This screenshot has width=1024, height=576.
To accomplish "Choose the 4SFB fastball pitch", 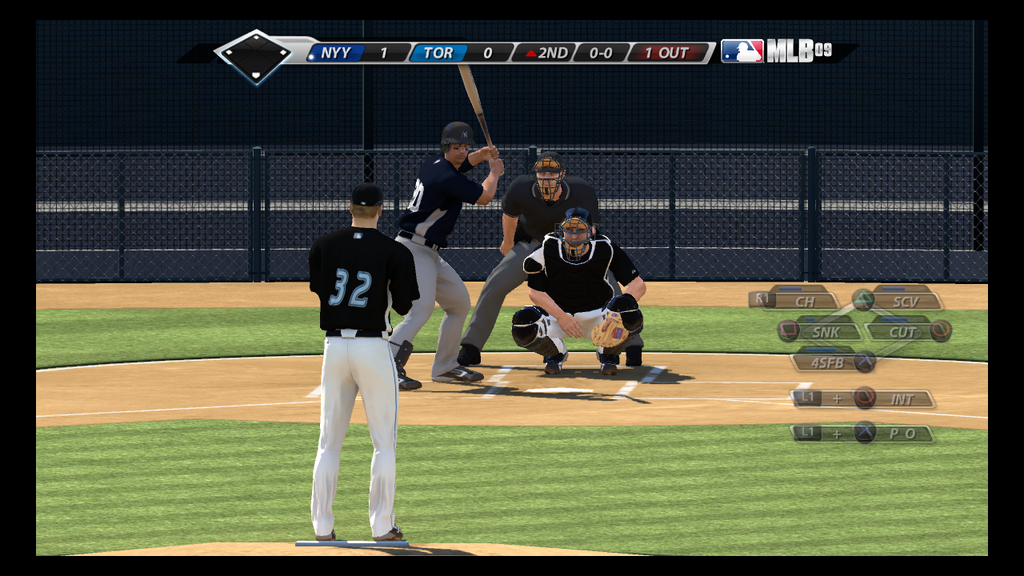I will (x=827, y=362).
